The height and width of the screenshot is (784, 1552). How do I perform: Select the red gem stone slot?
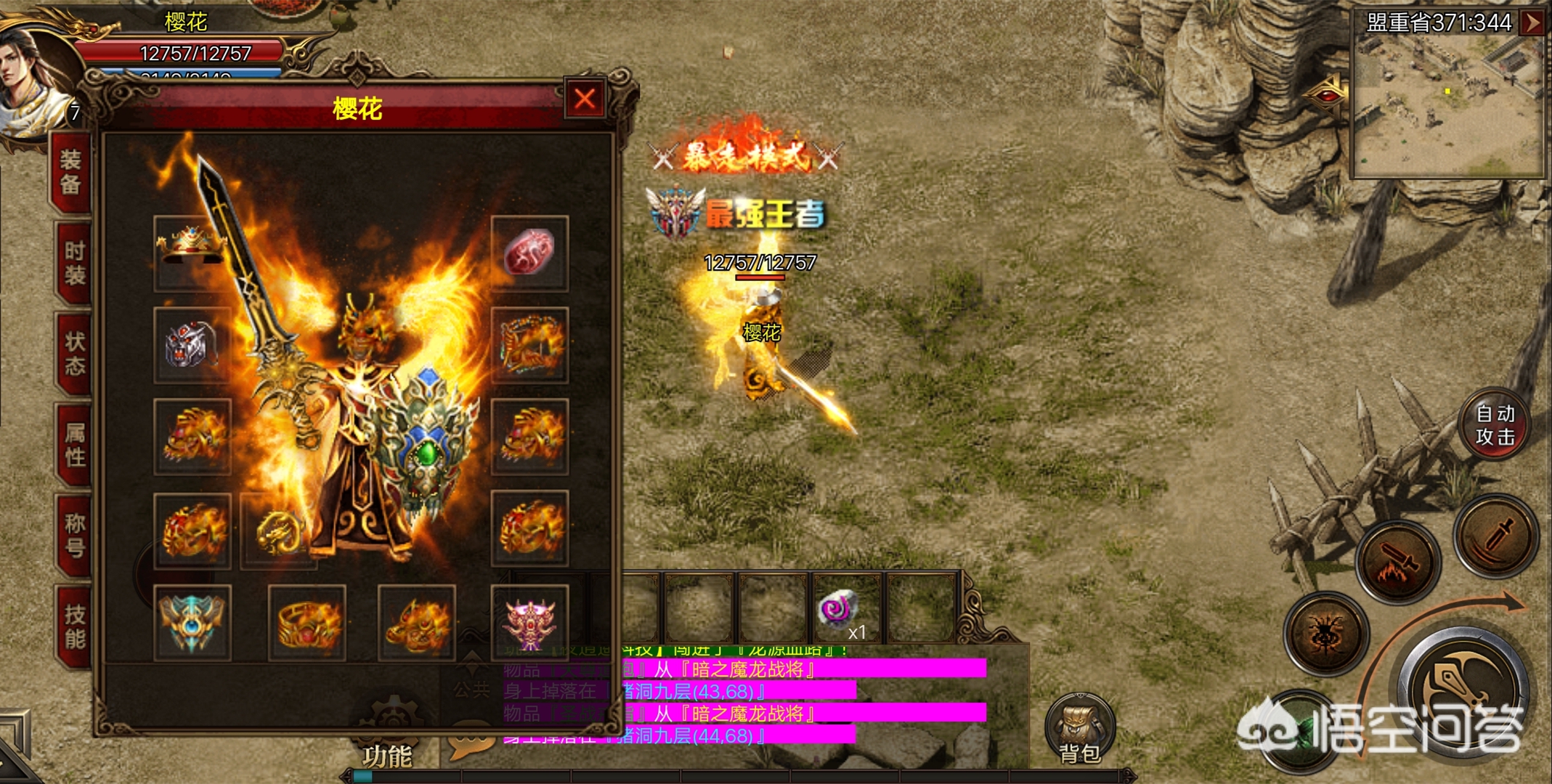point(529,253)
